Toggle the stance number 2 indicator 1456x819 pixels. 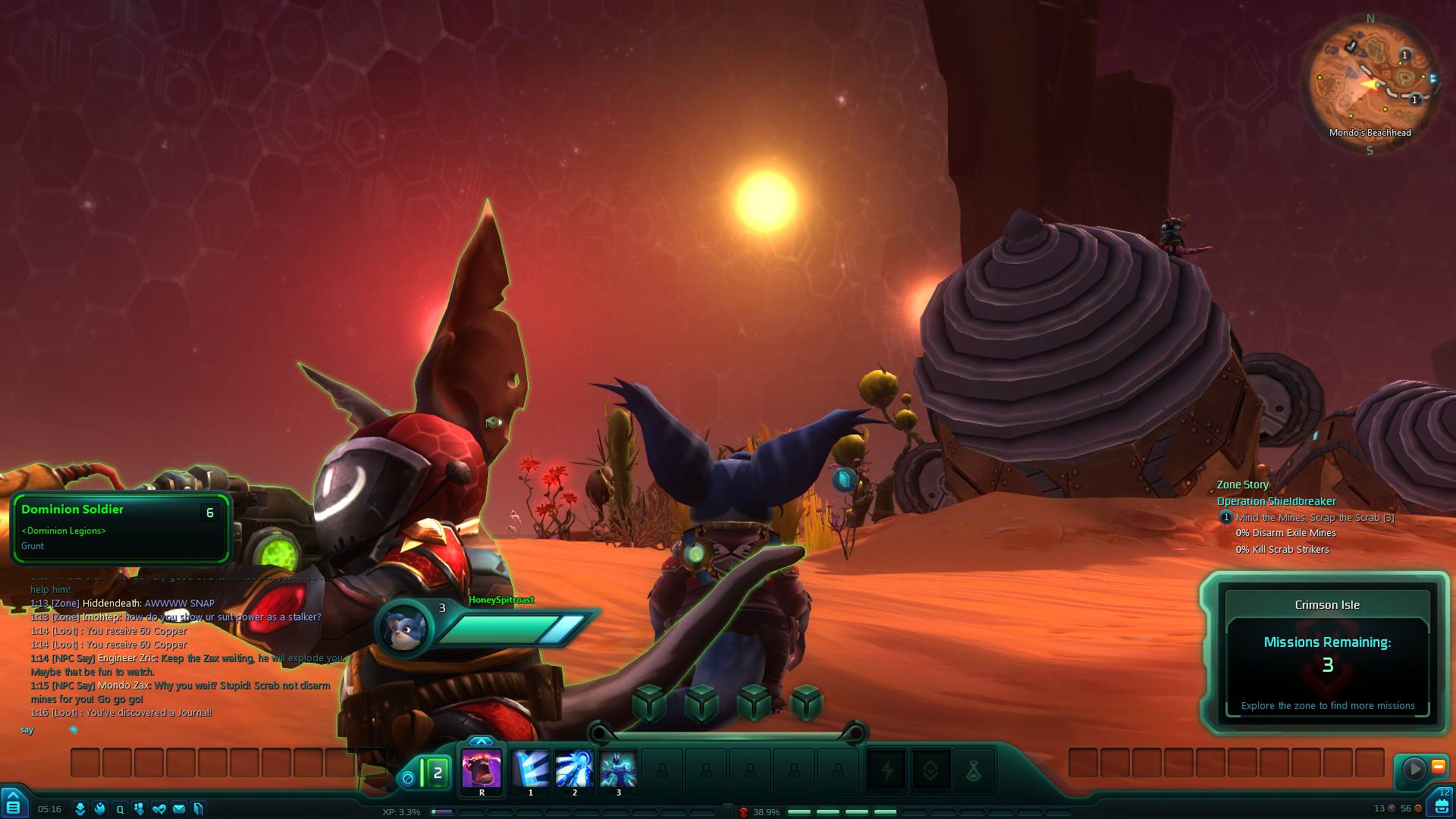[437, 773]
